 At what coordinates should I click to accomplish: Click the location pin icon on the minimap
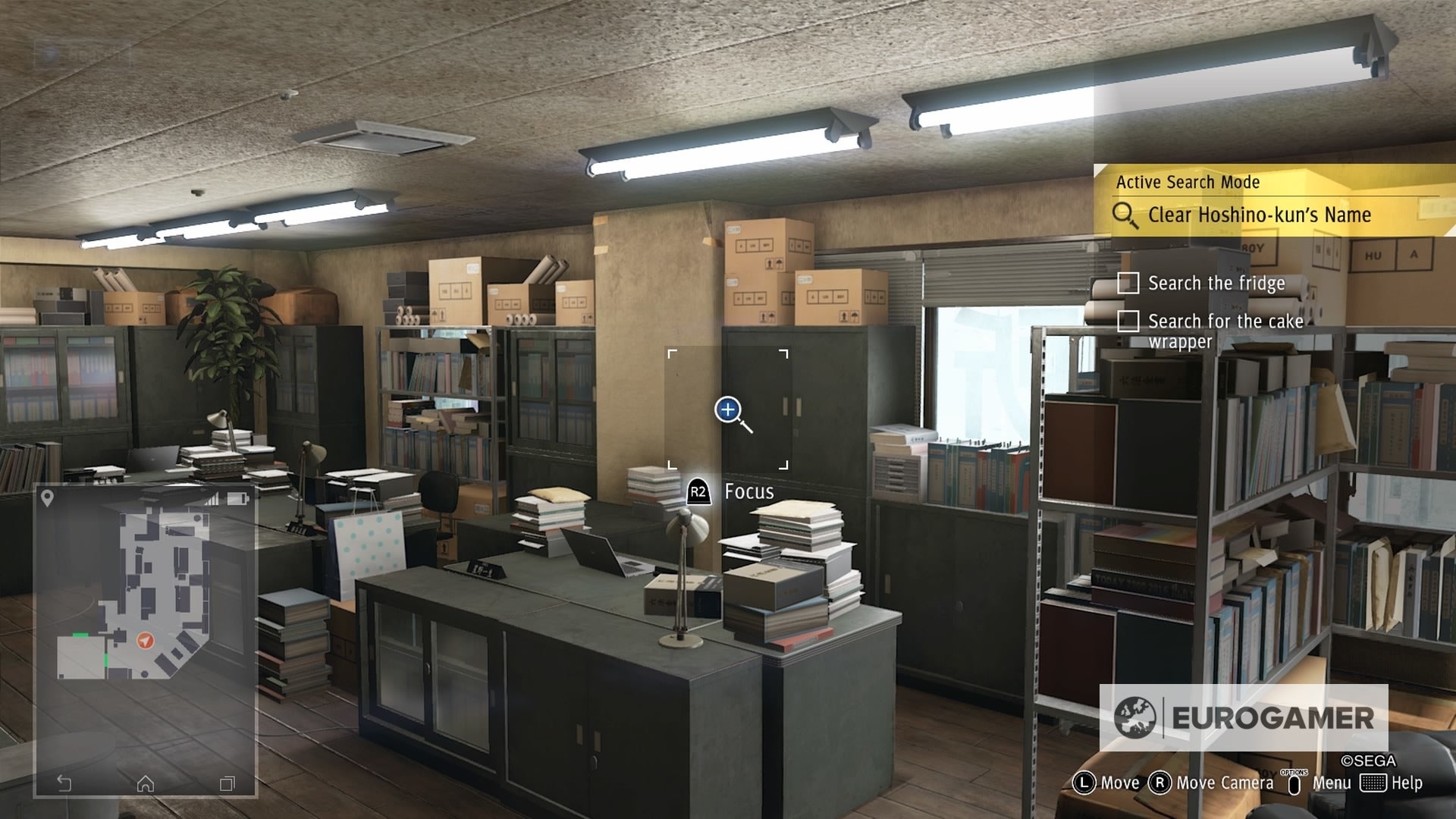(x=48, y=497)
